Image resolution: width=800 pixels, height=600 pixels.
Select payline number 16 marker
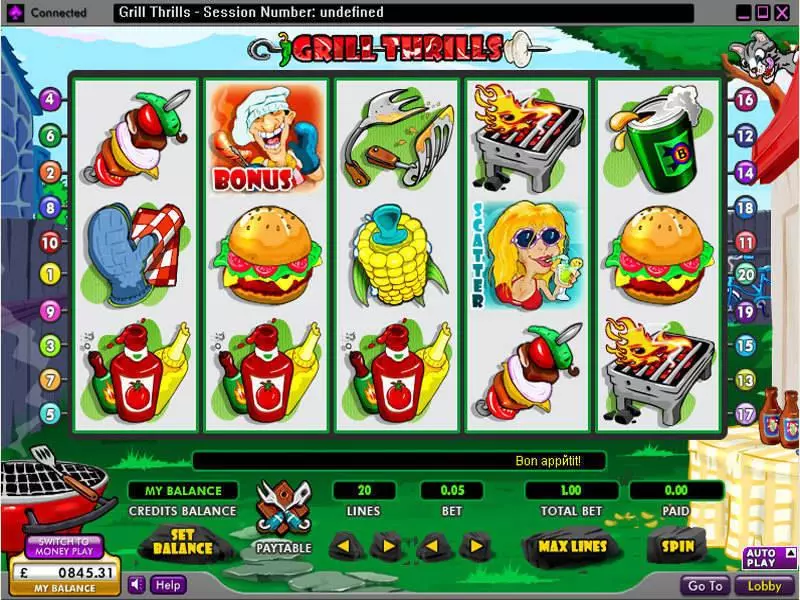[x=744, y=100]
